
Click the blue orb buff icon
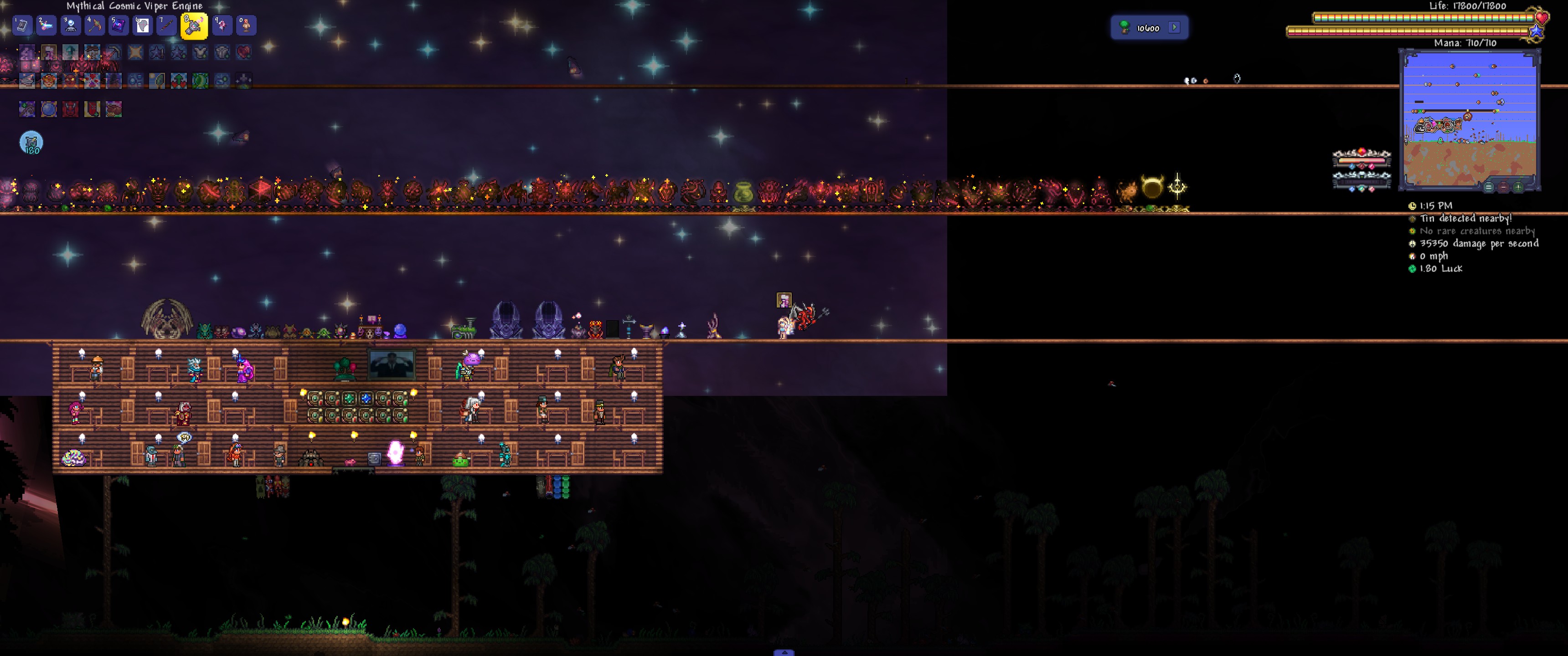(x=49, y=109)
